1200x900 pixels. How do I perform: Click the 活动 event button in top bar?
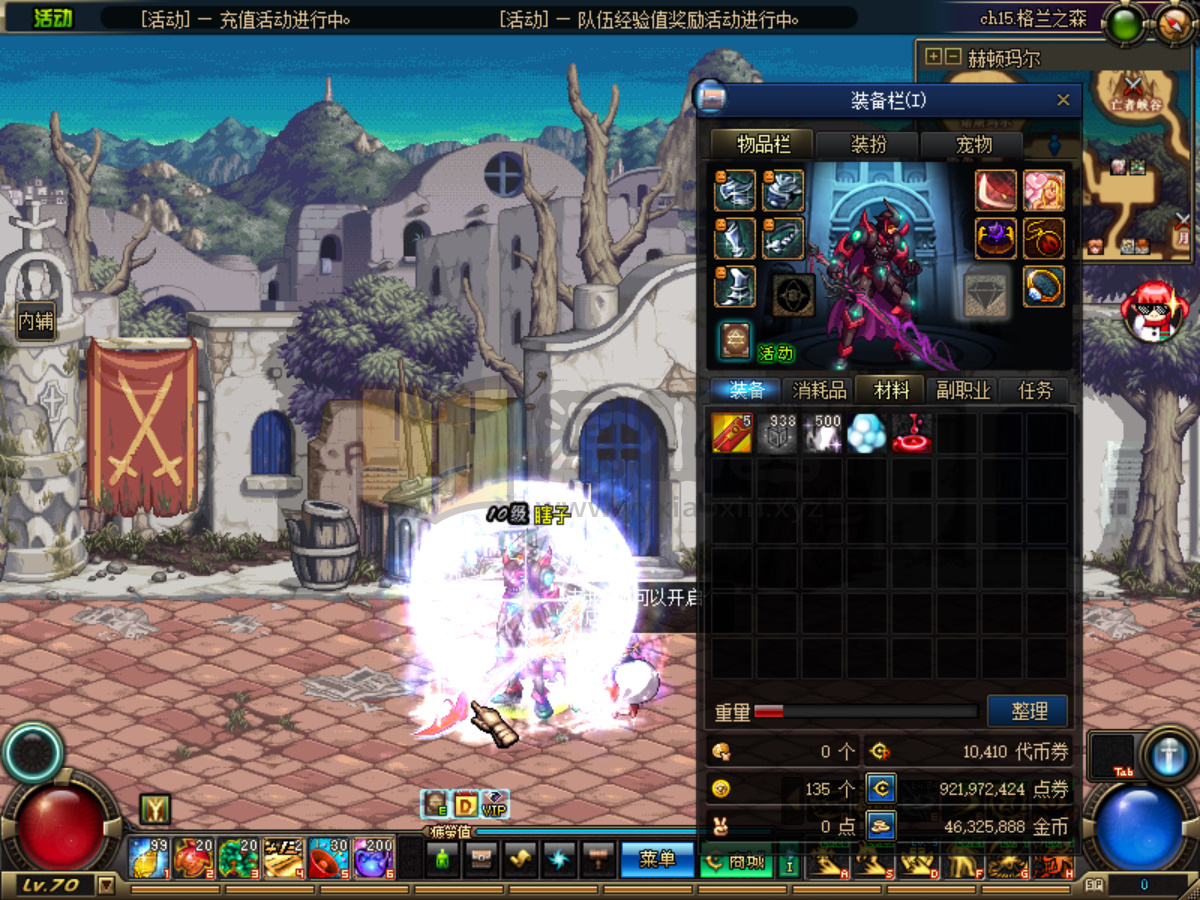[53, 19]
